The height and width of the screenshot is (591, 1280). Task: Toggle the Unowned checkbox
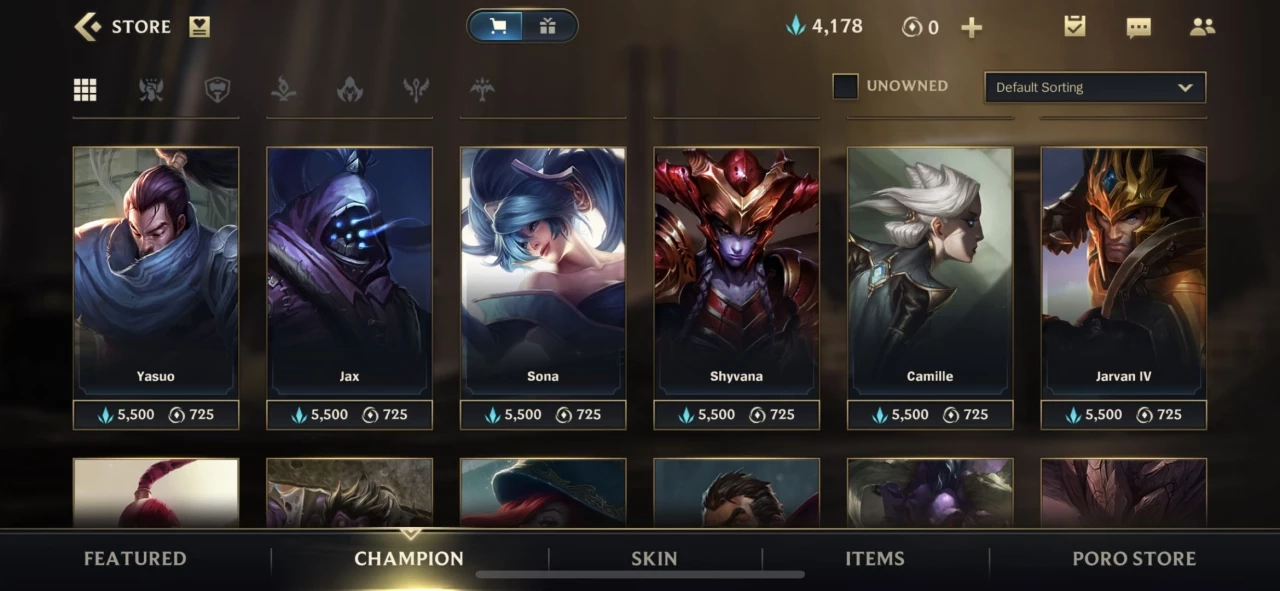[x=845, y=87]
